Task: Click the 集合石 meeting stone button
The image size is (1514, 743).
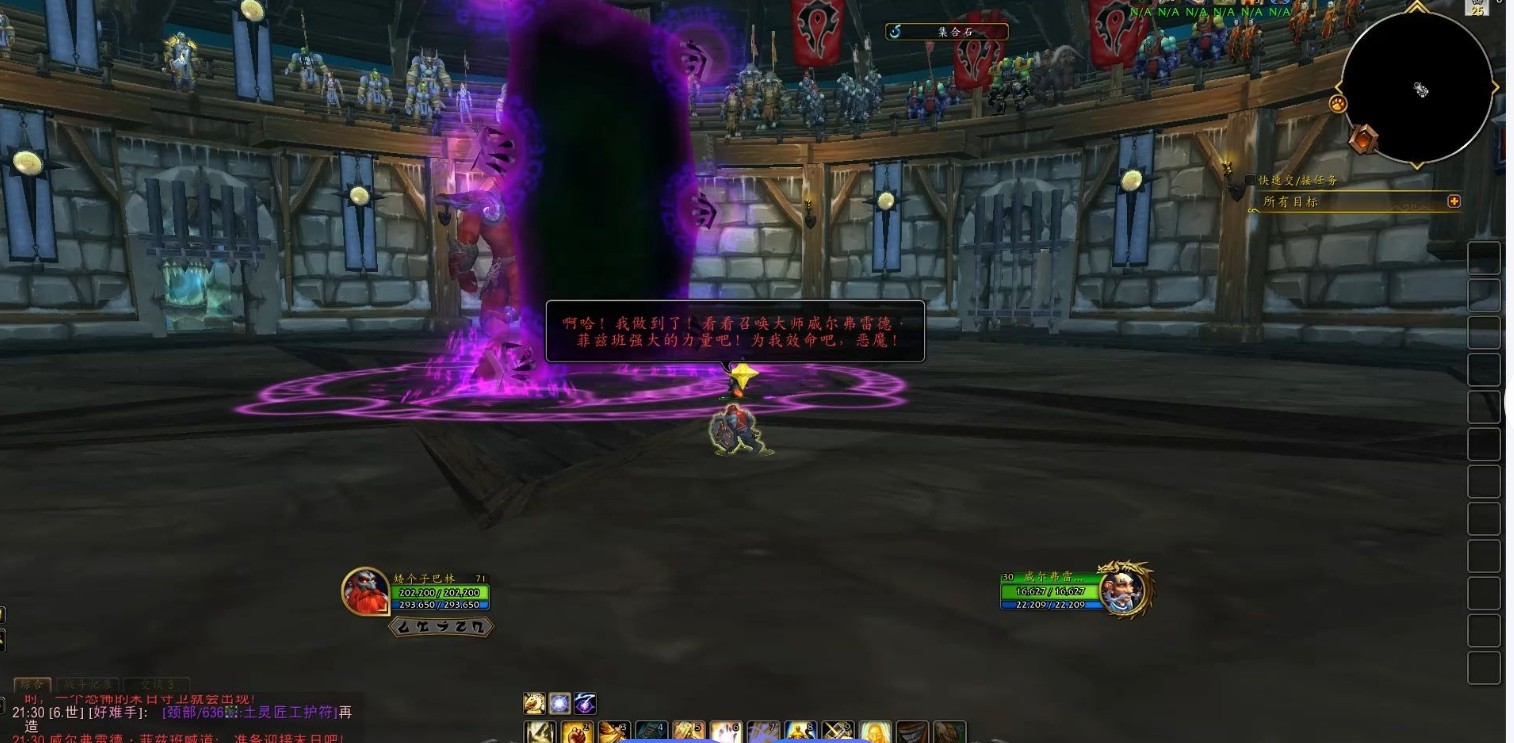Action: pyautogui.click(x=946, y=32)
